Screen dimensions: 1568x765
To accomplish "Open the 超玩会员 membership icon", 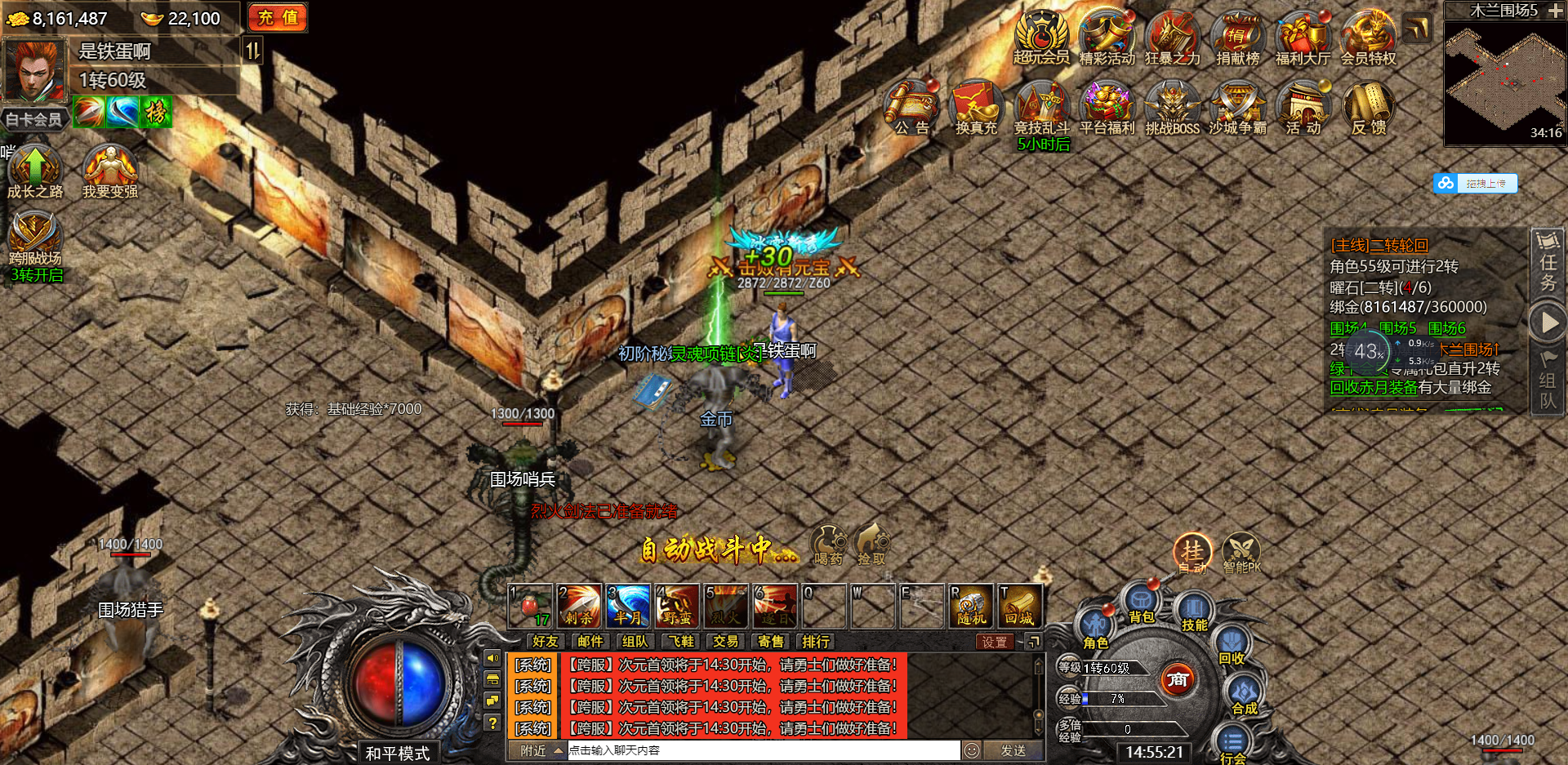I will point(1041,37).
